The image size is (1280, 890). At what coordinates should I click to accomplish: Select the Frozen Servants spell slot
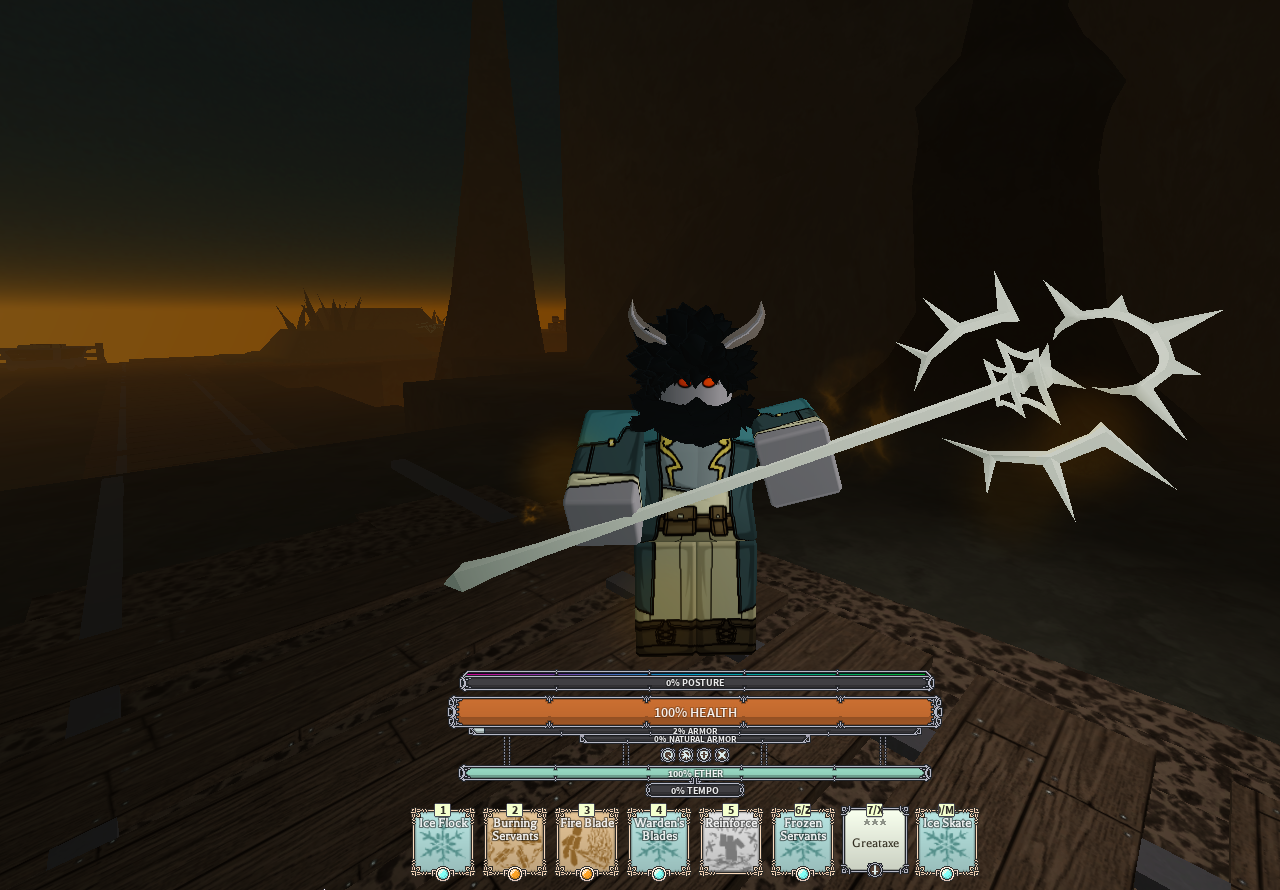(x=803, y=842)
